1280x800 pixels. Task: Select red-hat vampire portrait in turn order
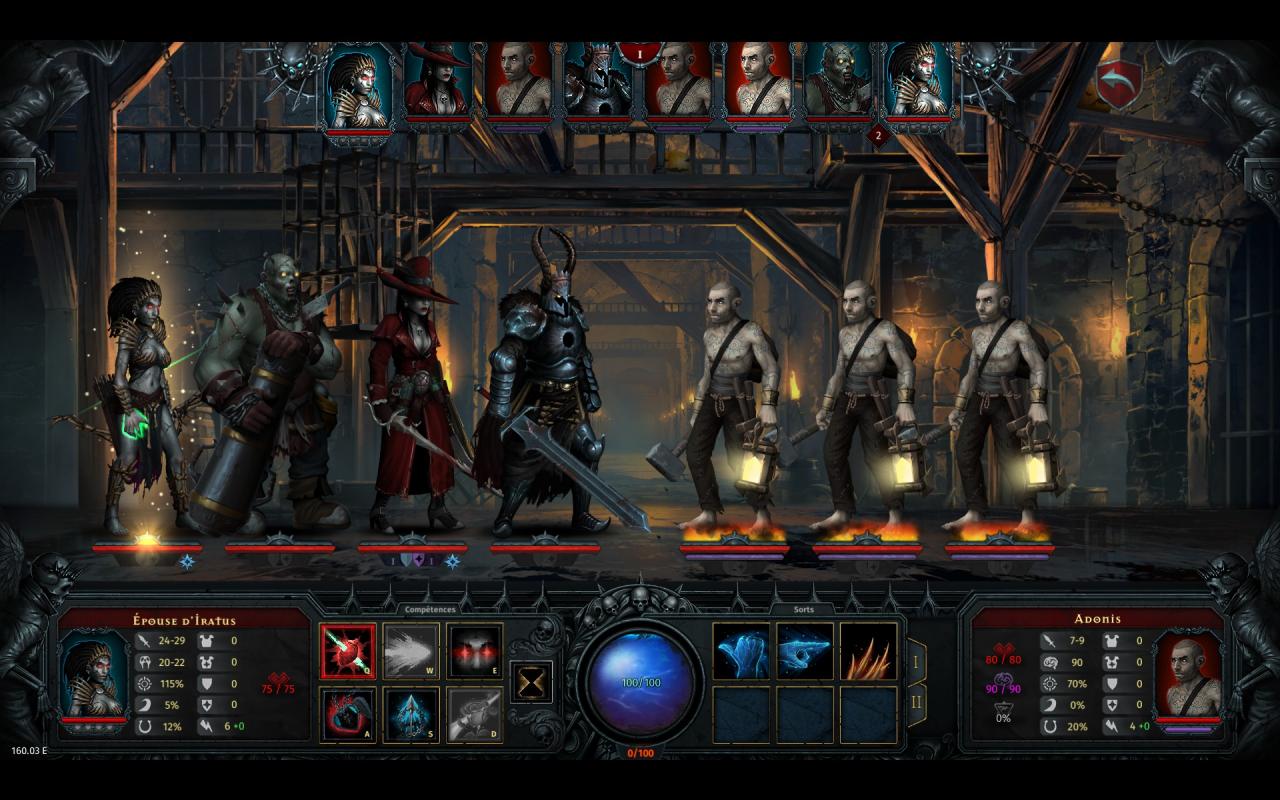click(x=437, y=82)
